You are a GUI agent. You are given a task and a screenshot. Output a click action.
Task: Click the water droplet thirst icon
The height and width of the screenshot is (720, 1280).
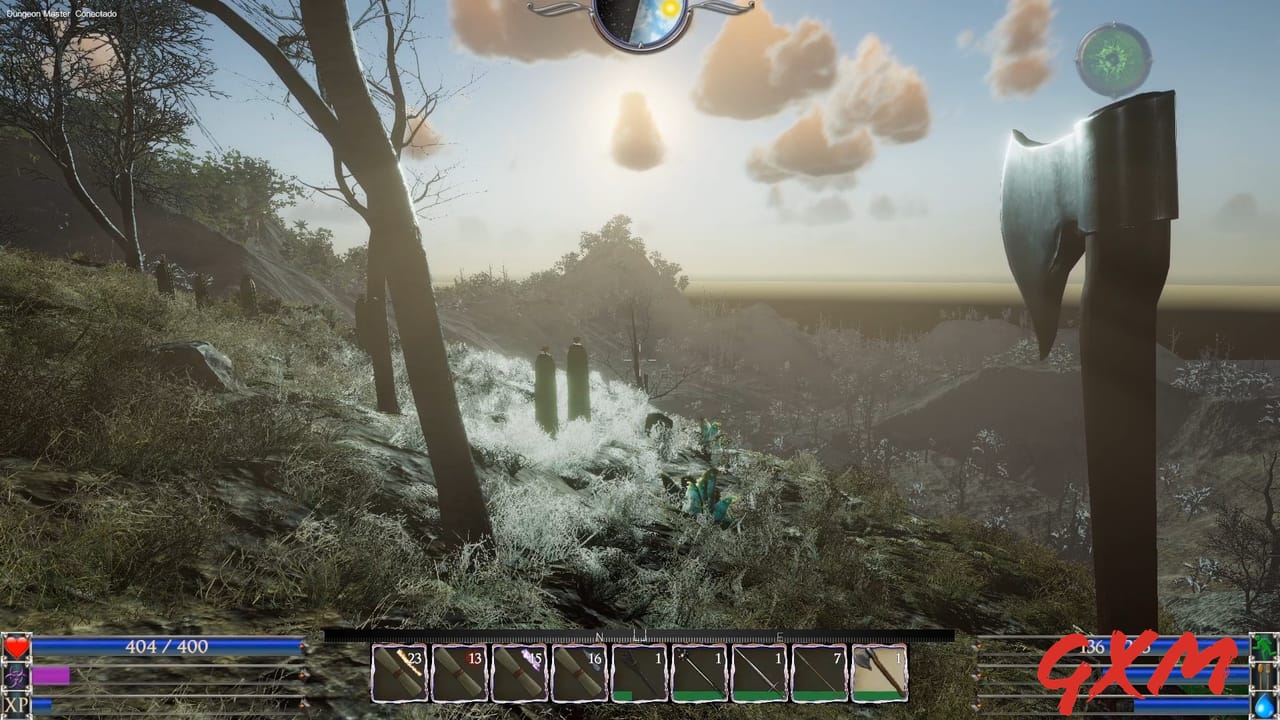click(x=1262, y=703)
